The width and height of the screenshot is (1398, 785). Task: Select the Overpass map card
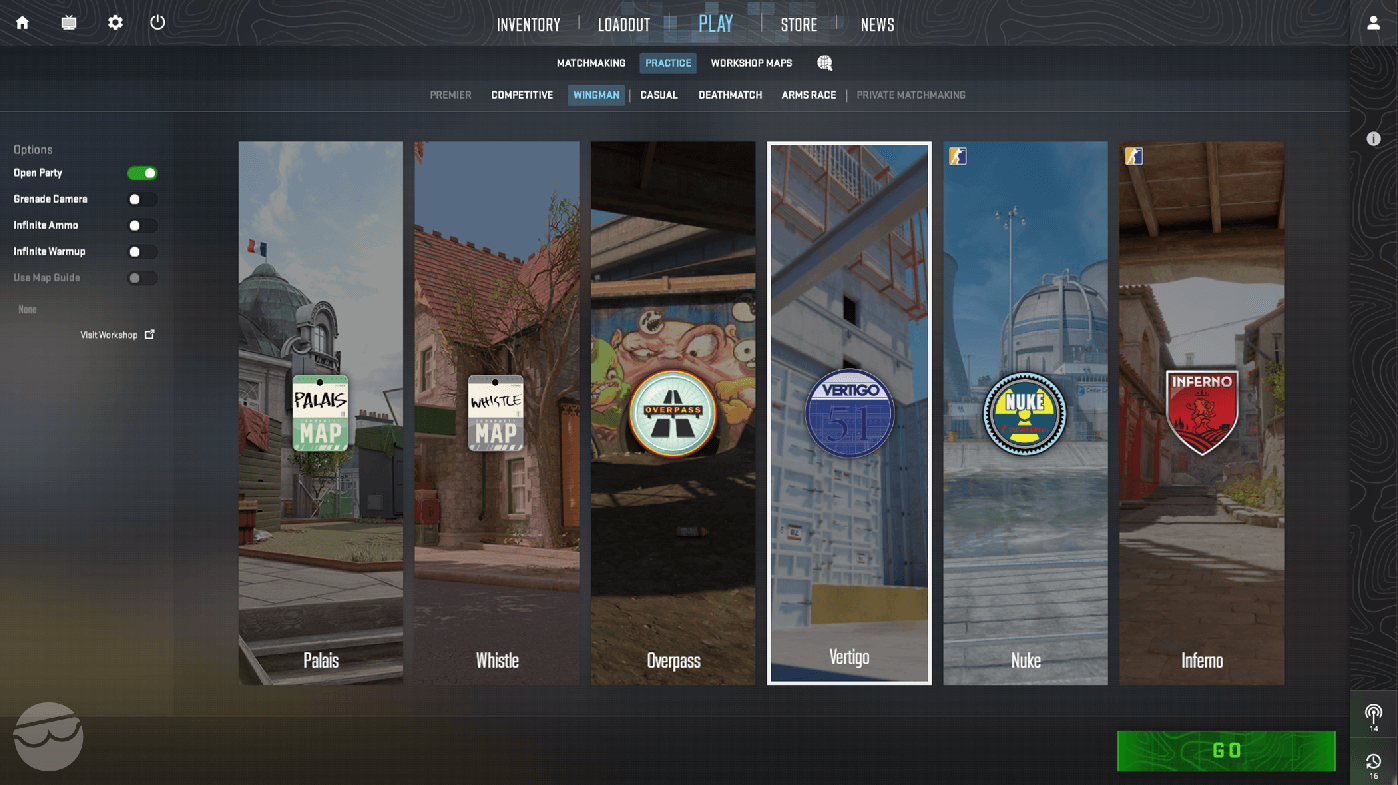pos(673,412)
